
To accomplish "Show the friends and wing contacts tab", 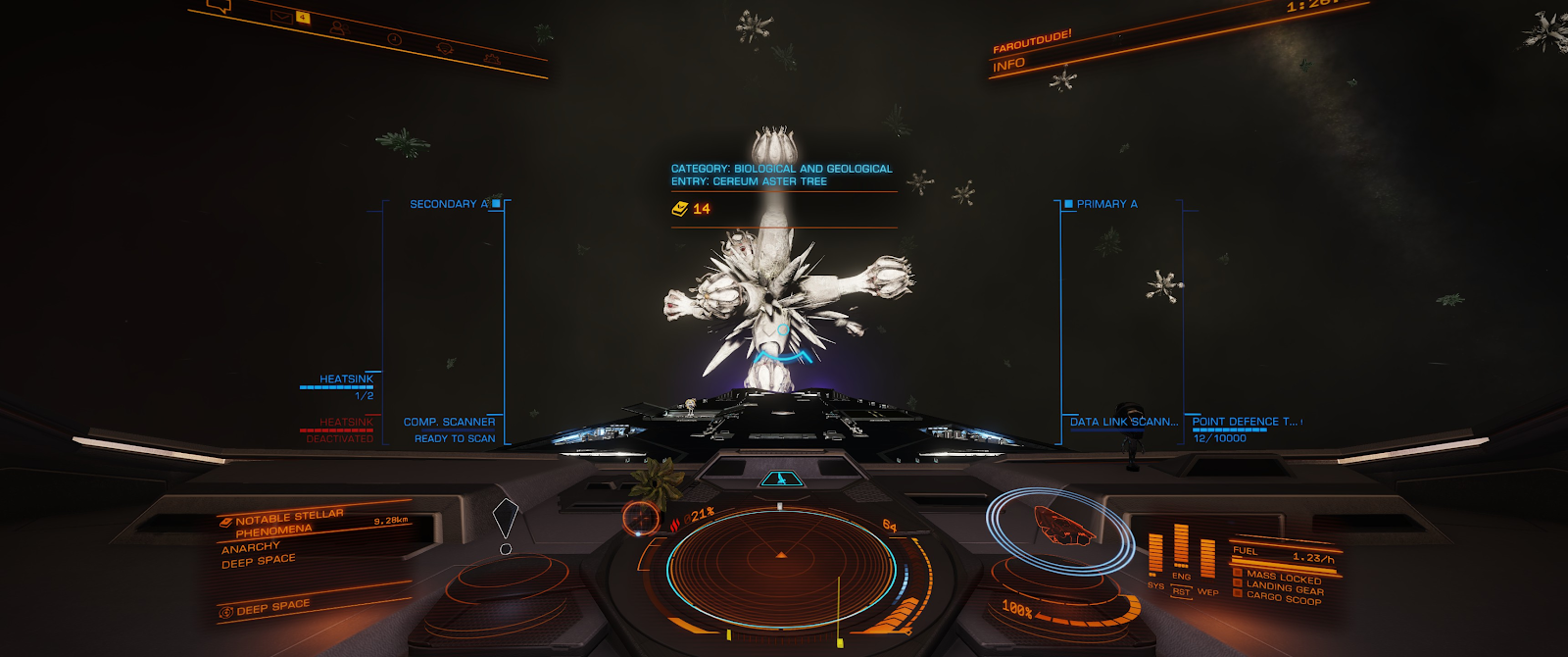I will tap(338, 27).
